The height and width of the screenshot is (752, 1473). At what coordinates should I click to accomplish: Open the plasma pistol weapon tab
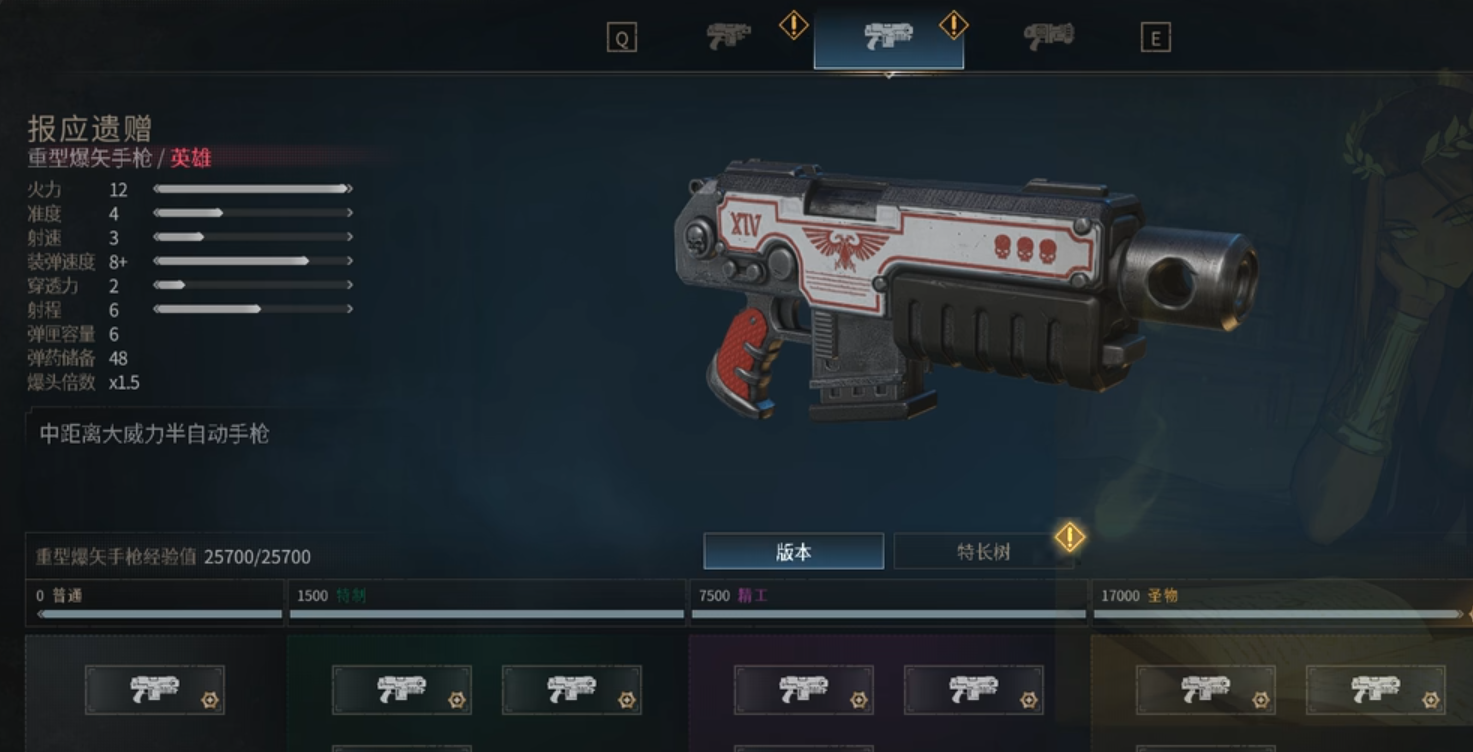click(x=1048, y=37)
